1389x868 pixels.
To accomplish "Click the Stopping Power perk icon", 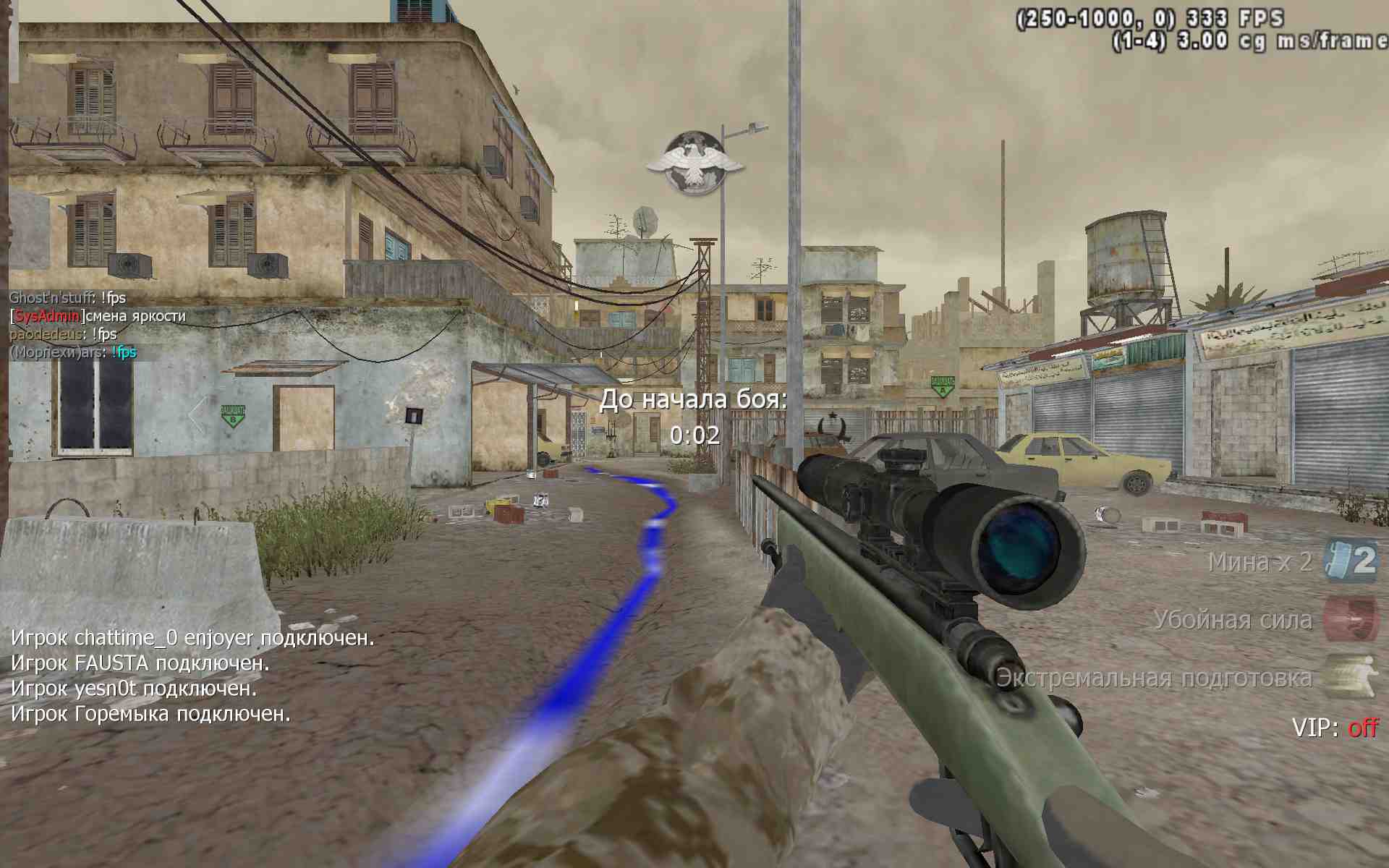I will coord(1350,619).
